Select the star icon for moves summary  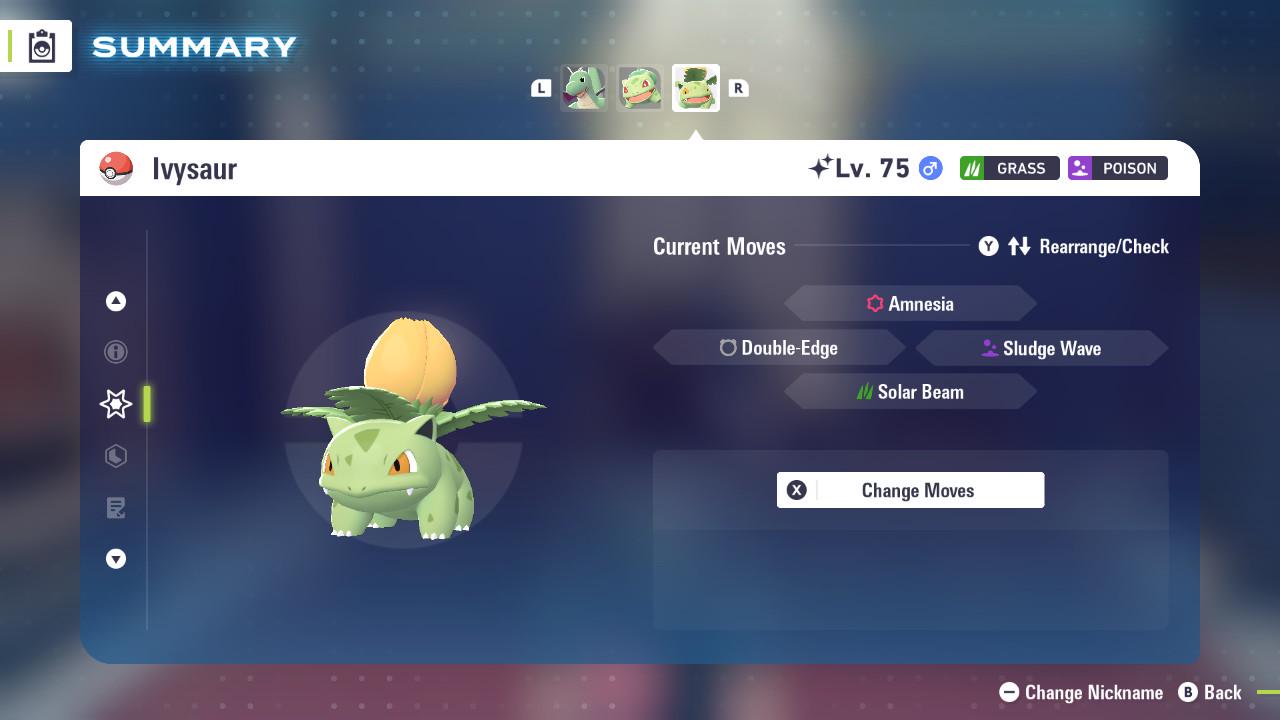pos(116,404)
